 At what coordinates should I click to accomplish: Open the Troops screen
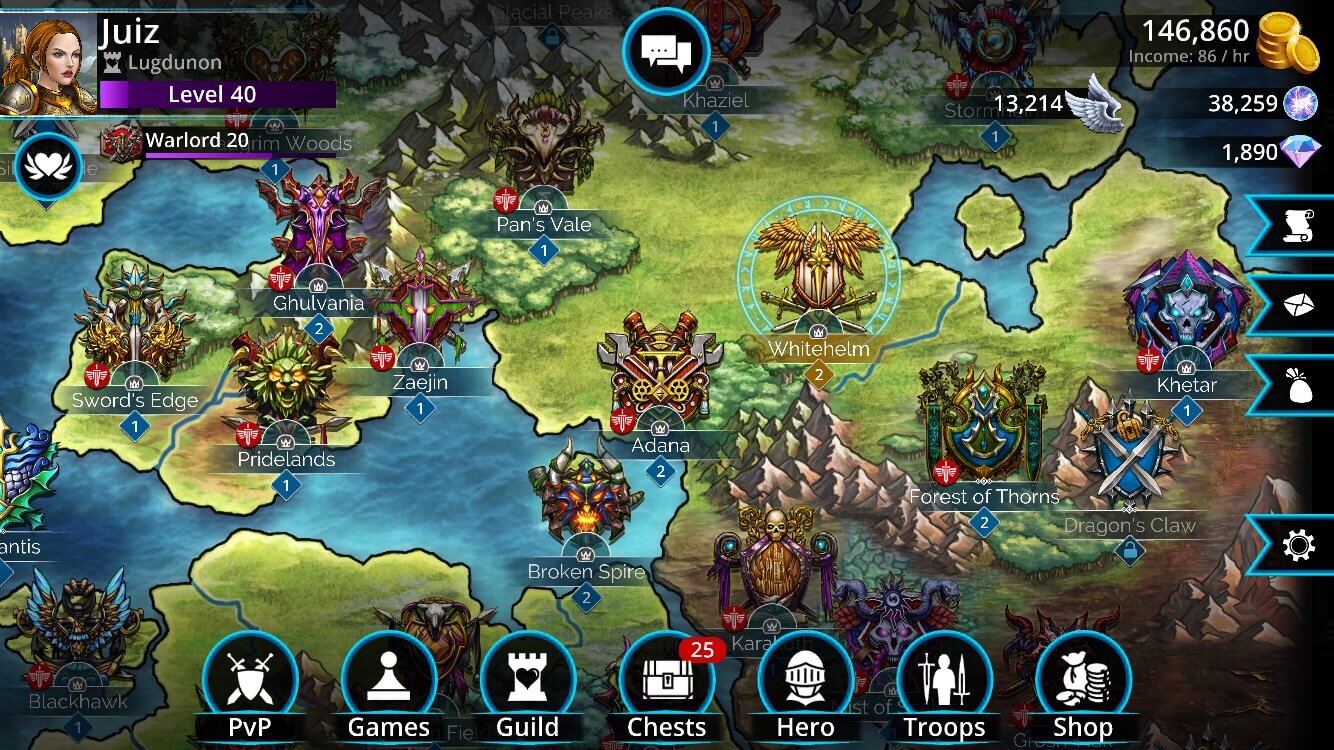[x=945, y=680]
